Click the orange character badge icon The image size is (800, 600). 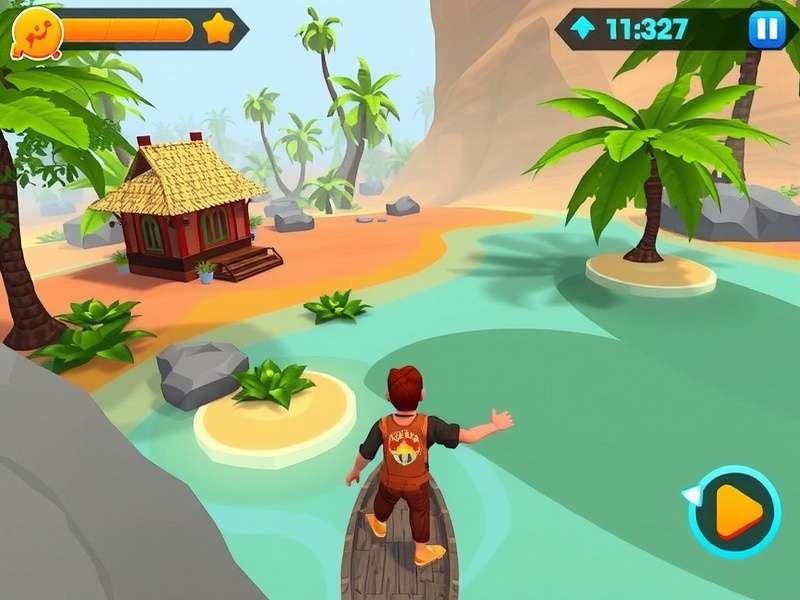pyautogui.click(x=37, y=32)
